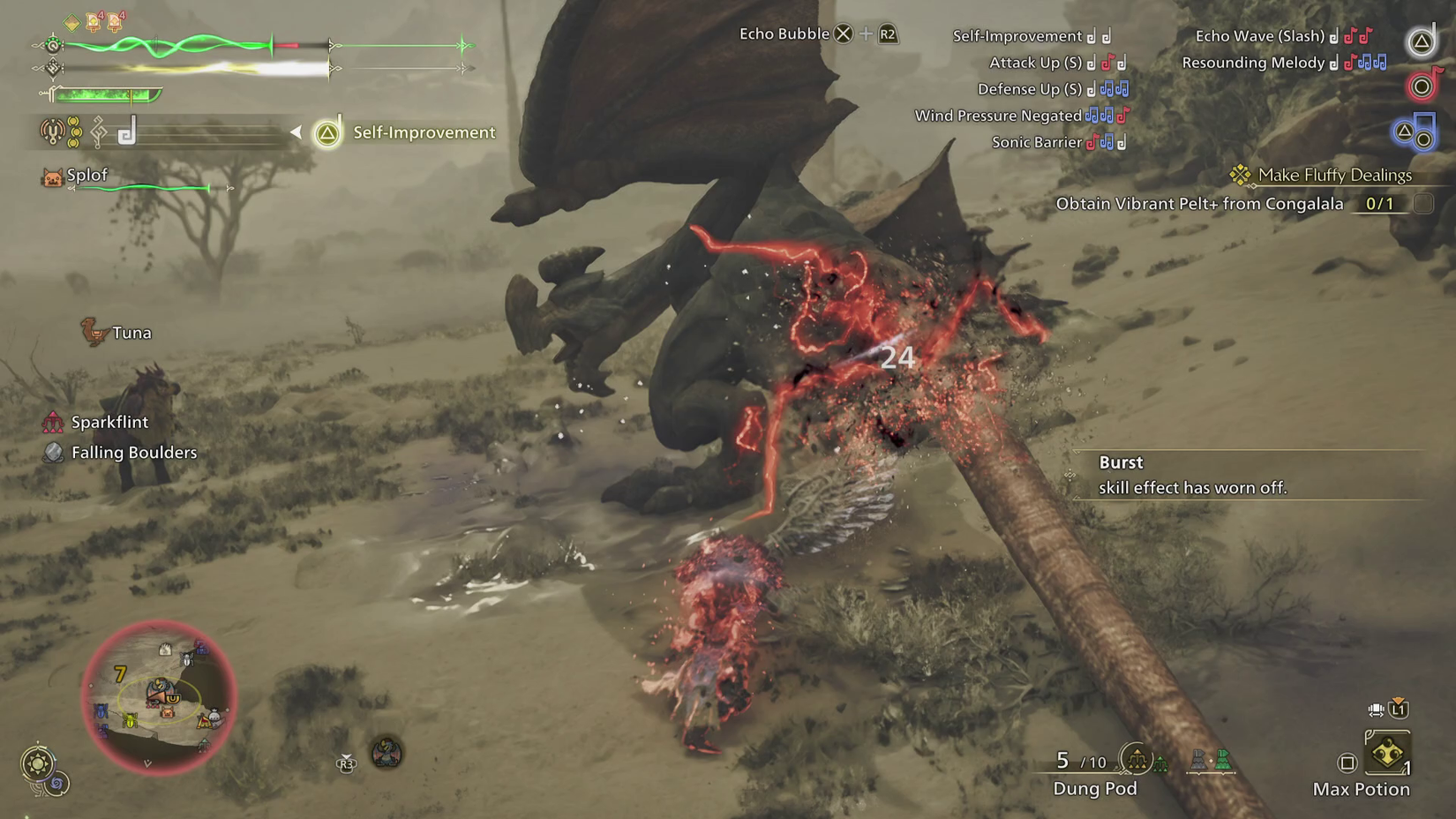Open the Self-Improvement selector arrow
Viewport: 1456px width, 819px height.
296,132
